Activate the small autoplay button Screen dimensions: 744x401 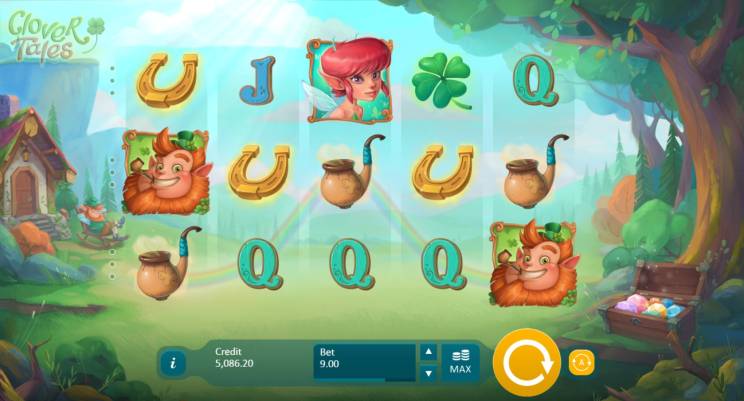point(582,362)
